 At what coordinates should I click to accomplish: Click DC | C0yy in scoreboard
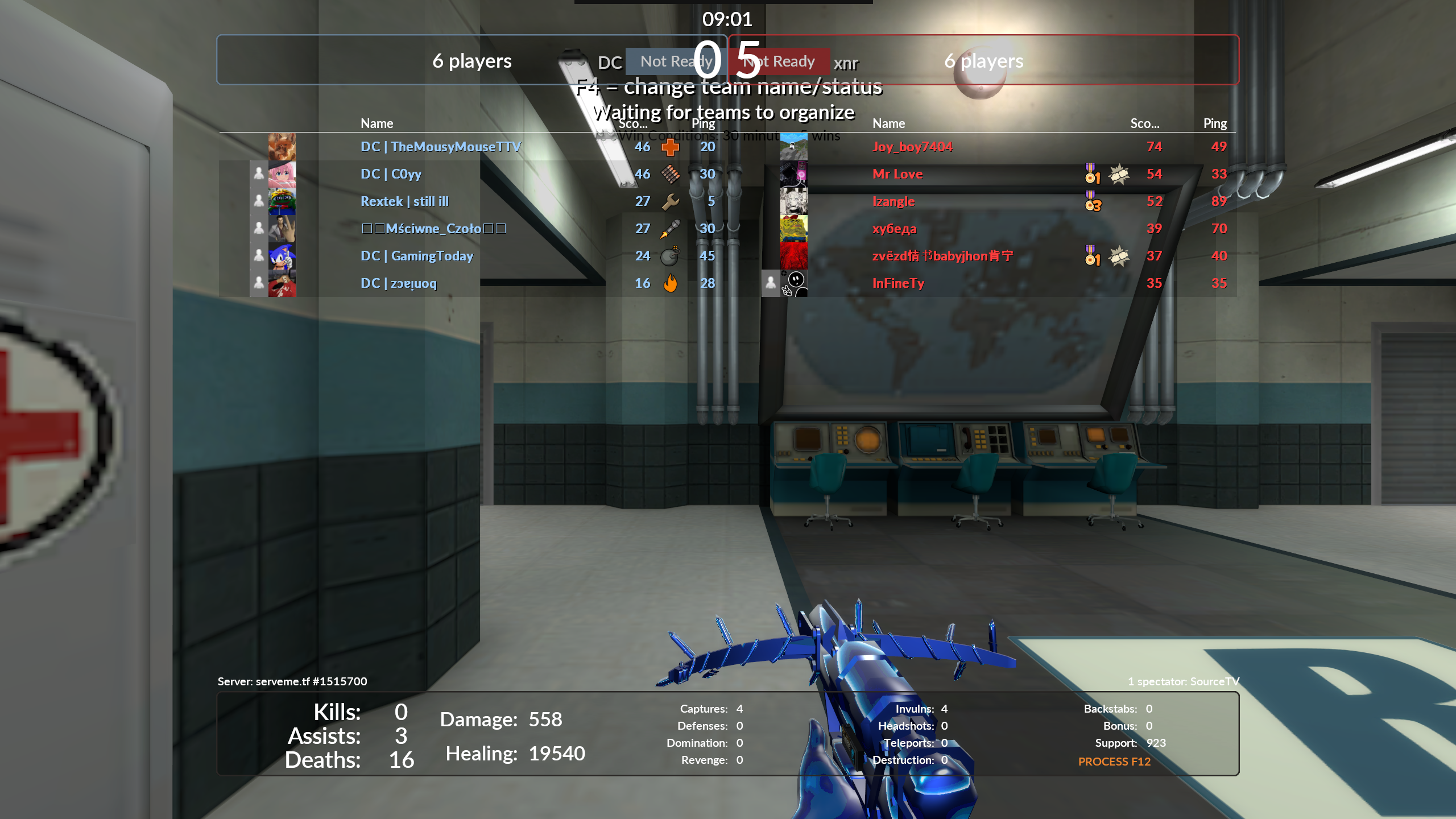pyautogui.click(x=391, y=174)
